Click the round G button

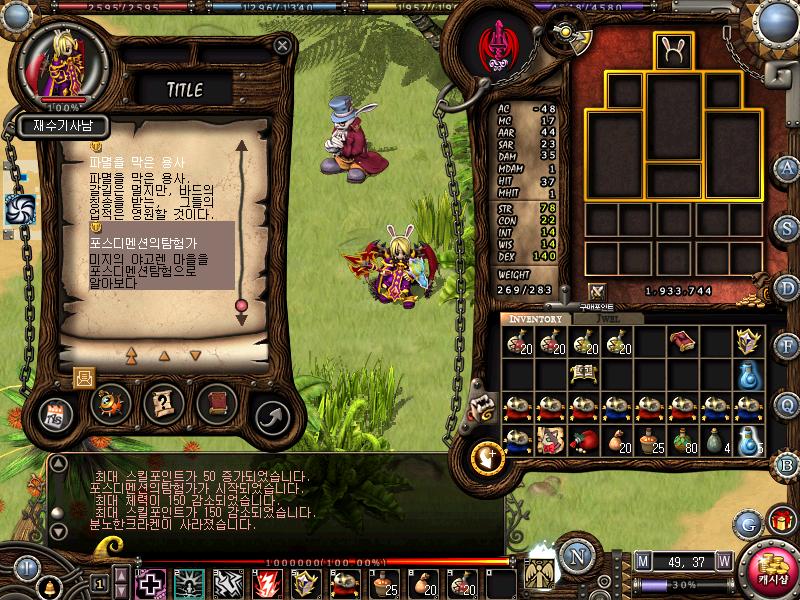(747, 523)
